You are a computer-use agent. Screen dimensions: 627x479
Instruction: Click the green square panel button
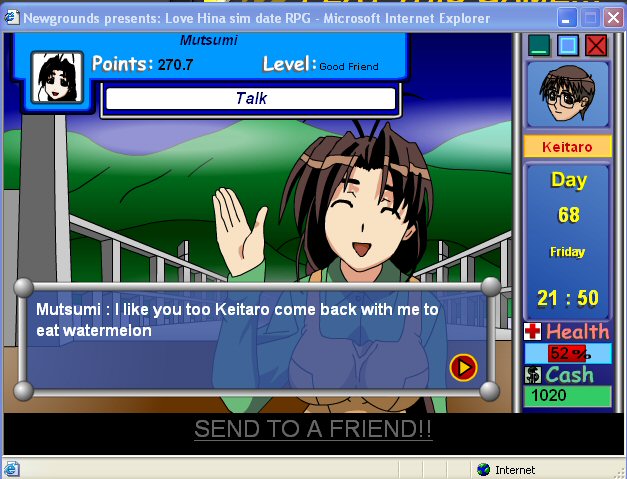(x=539, y=45)
